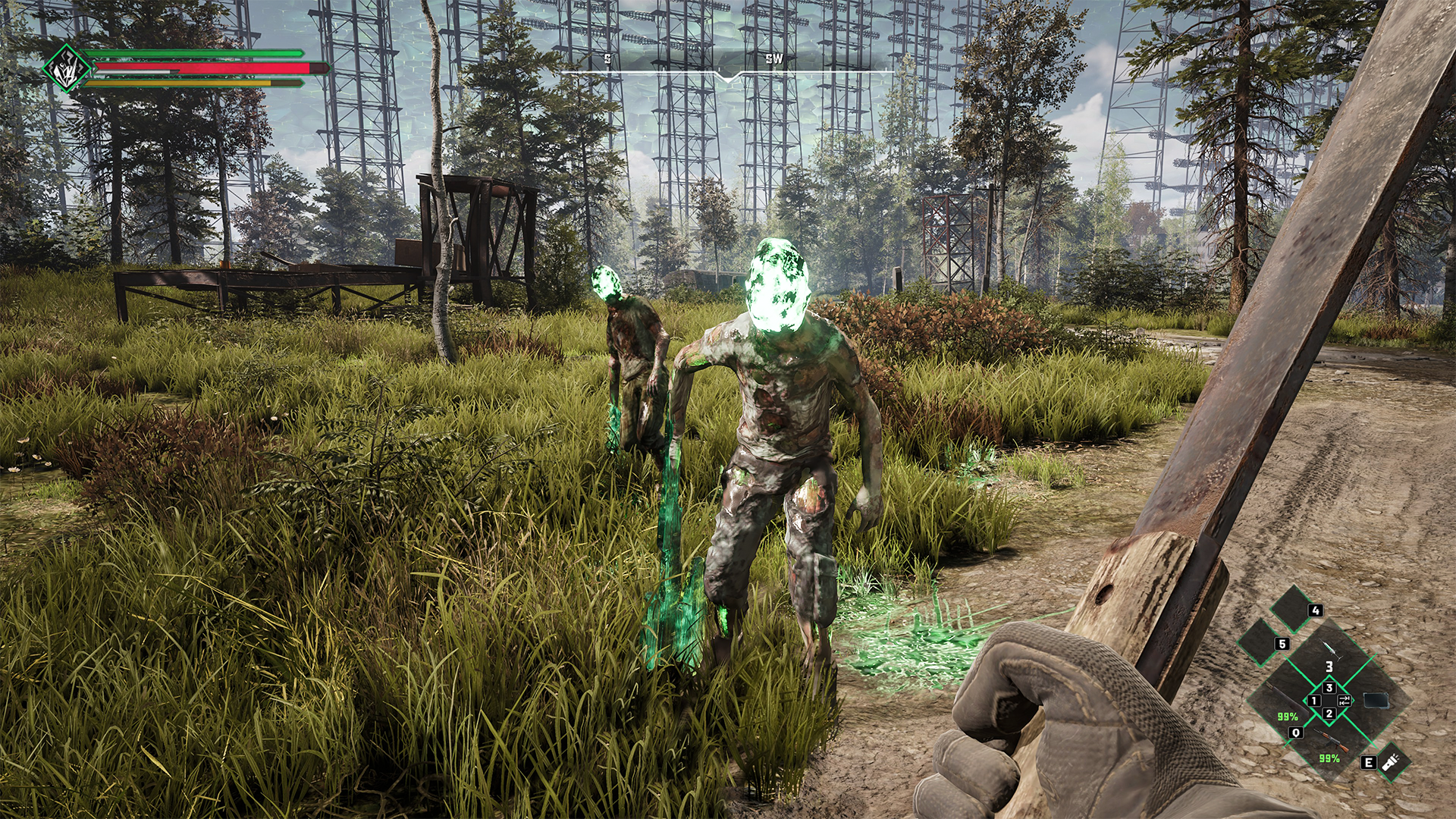Image resolution: width=1456 pixels, height=819 pixels.
Task: Select the tablet device slot
Action: tap(1376, 700)
